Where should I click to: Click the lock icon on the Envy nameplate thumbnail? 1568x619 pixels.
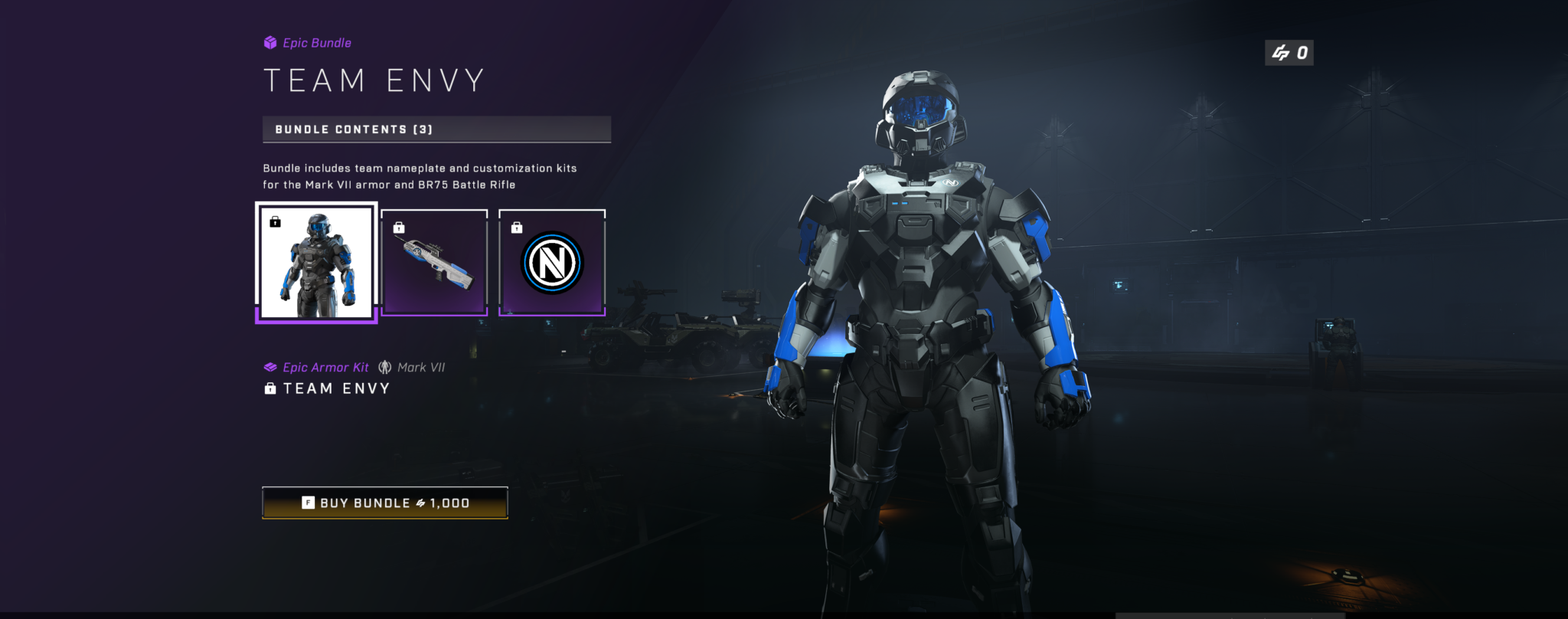point(518,226)
